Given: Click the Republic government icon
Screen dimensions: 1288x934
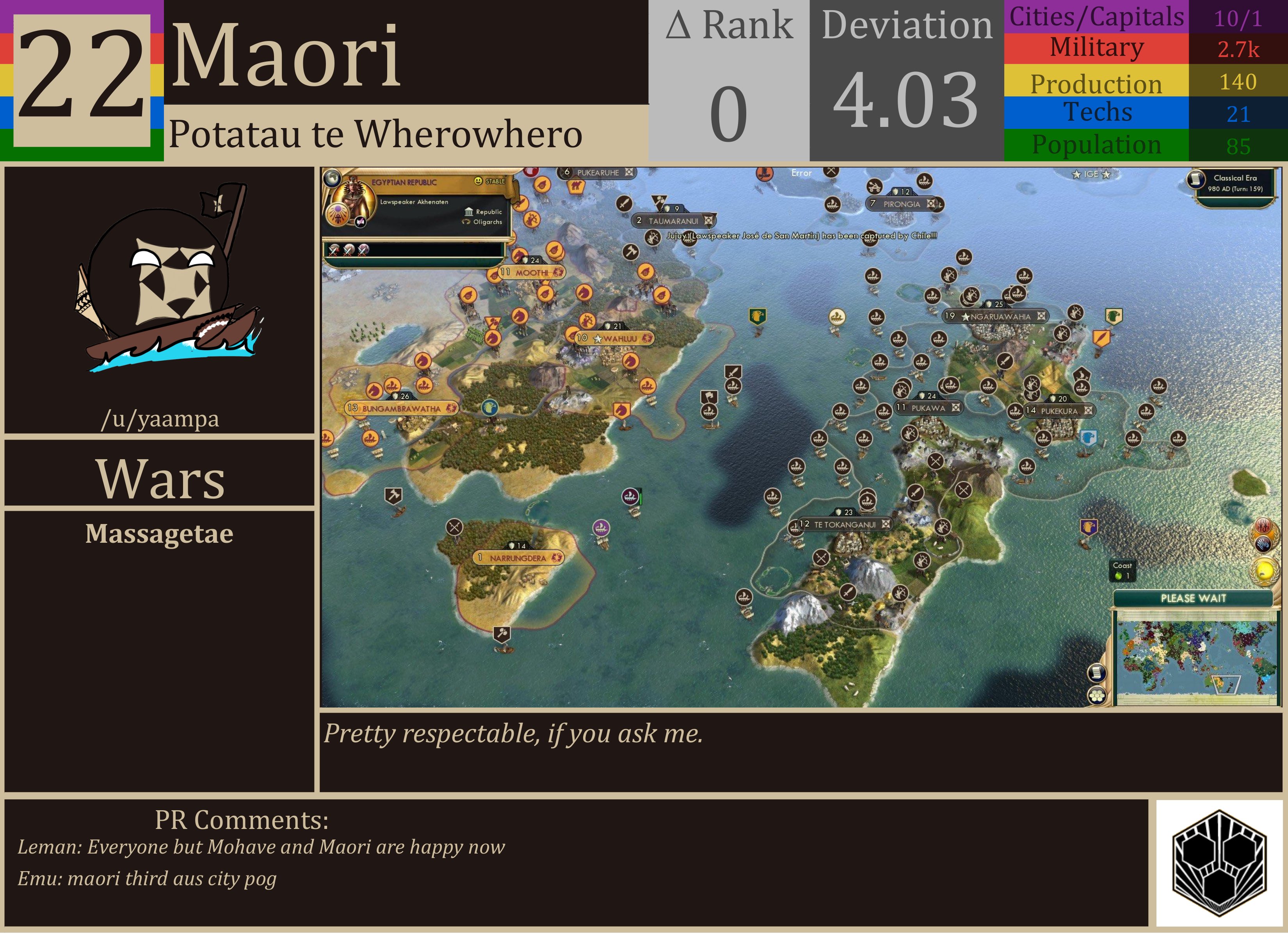Looking at the screenshot, I should 469,212.
